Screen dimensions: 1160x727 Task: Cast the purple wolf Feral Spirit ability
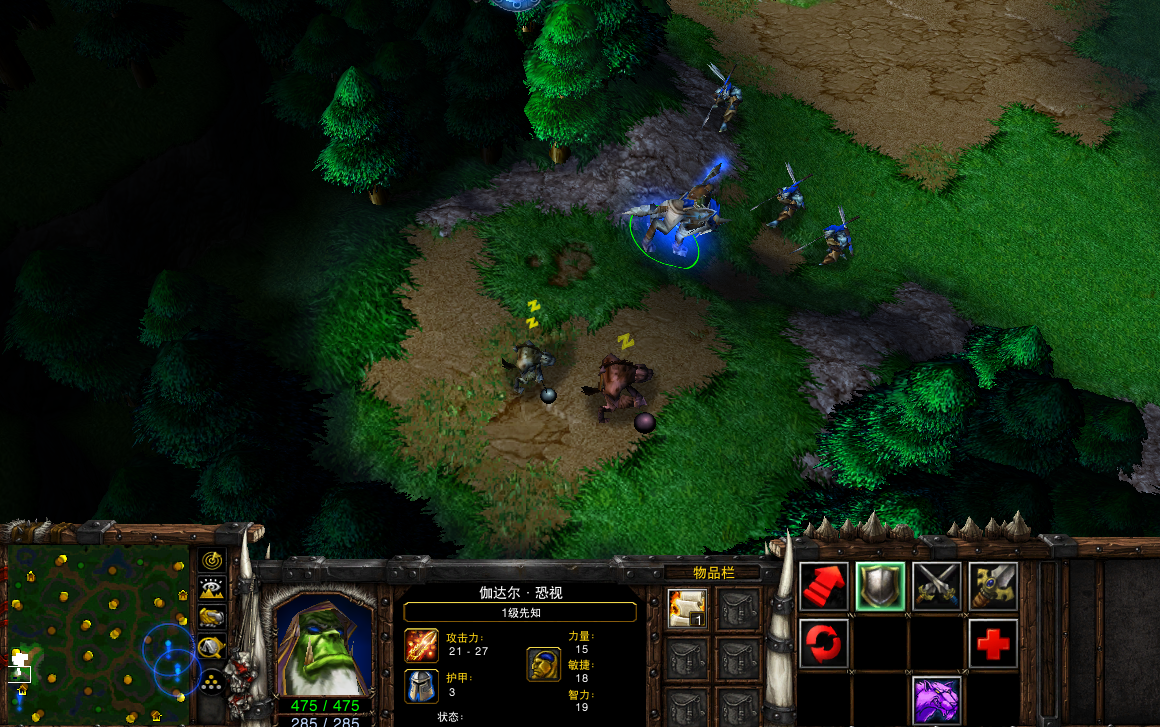tap(937, 700)
